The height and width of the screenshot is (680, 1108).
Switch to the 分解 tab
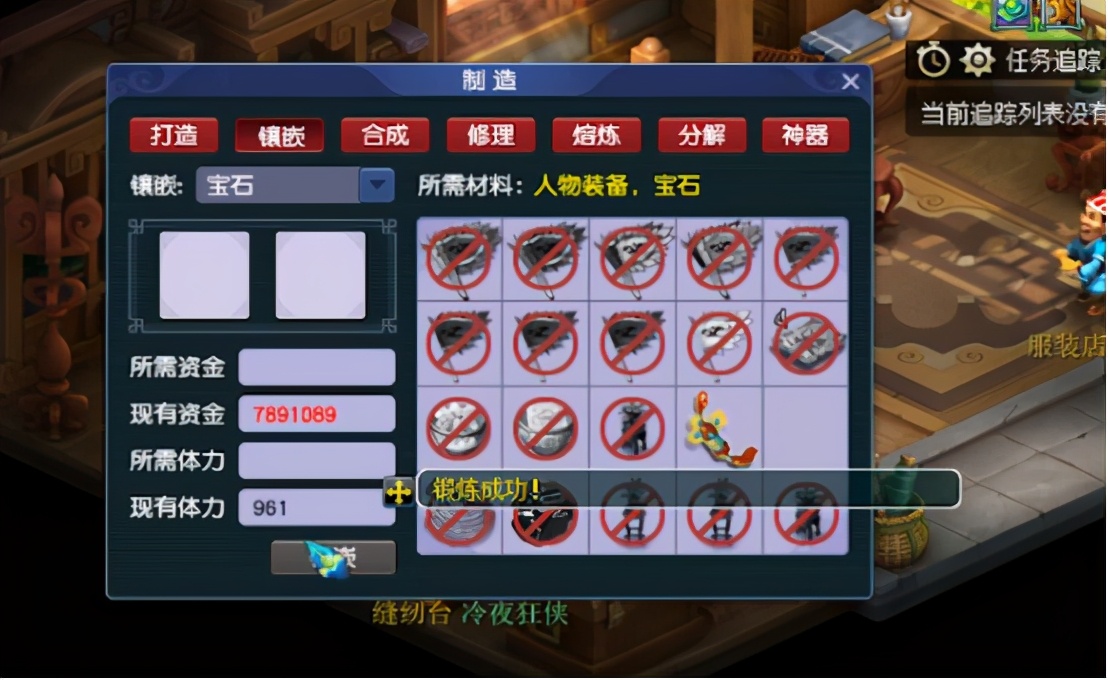pos(702,135)
